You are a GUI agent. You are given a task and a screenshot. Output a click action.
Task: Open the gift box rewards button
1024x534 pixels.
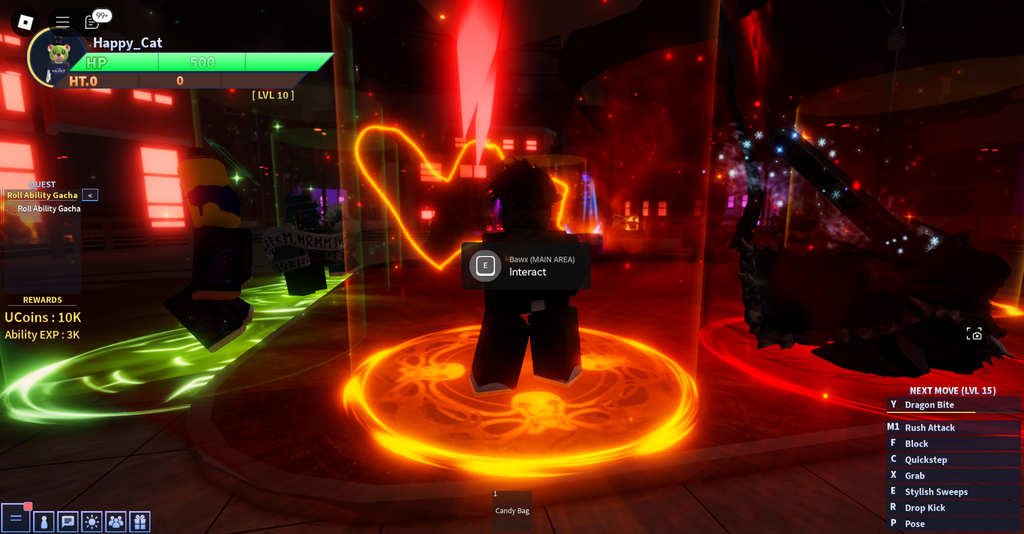[139, 521]
